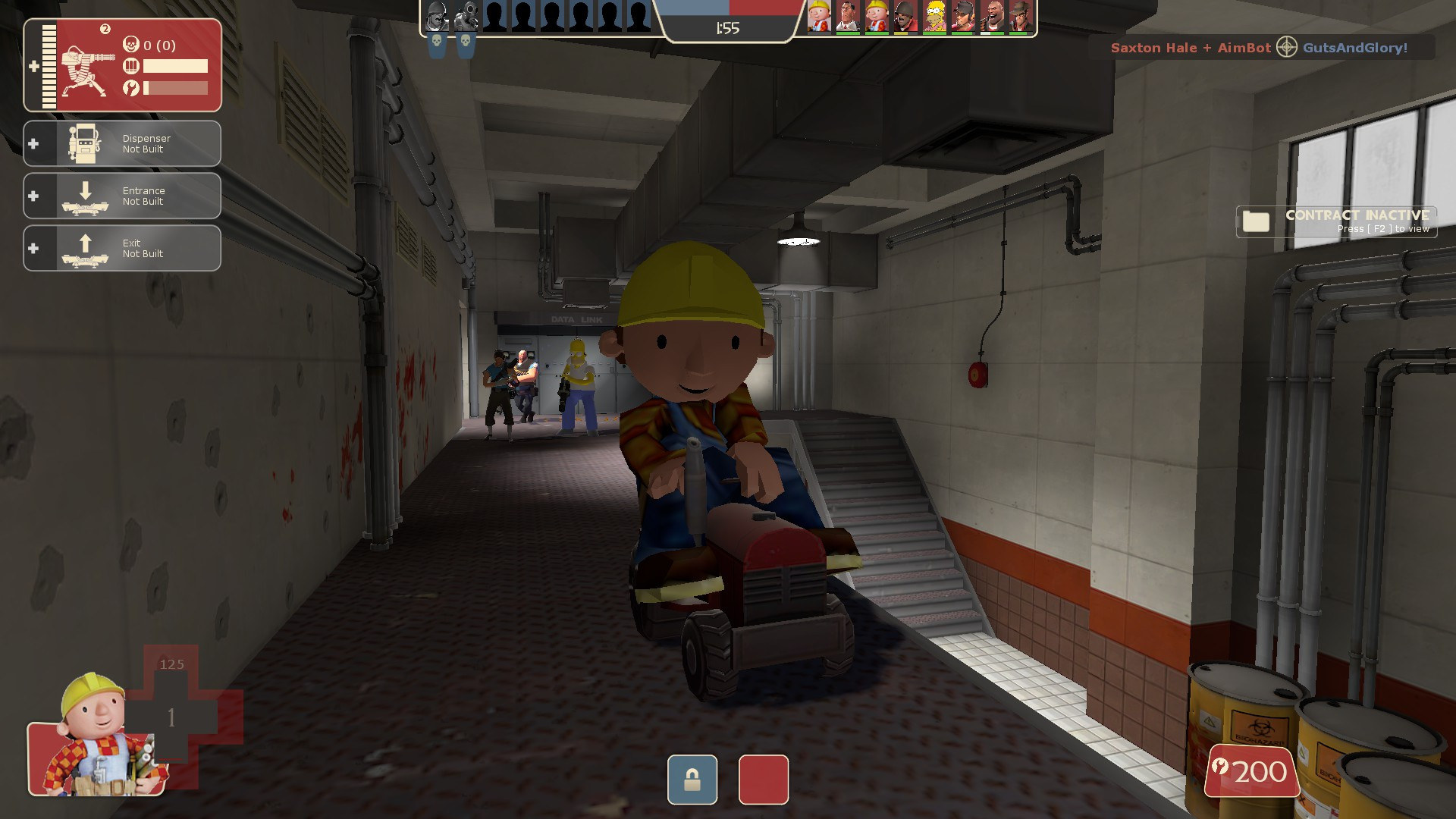This screenshot has height=819, width=1456.
Task: Click the wrench metal icon on sentry panel
Action: pos(130,86)
